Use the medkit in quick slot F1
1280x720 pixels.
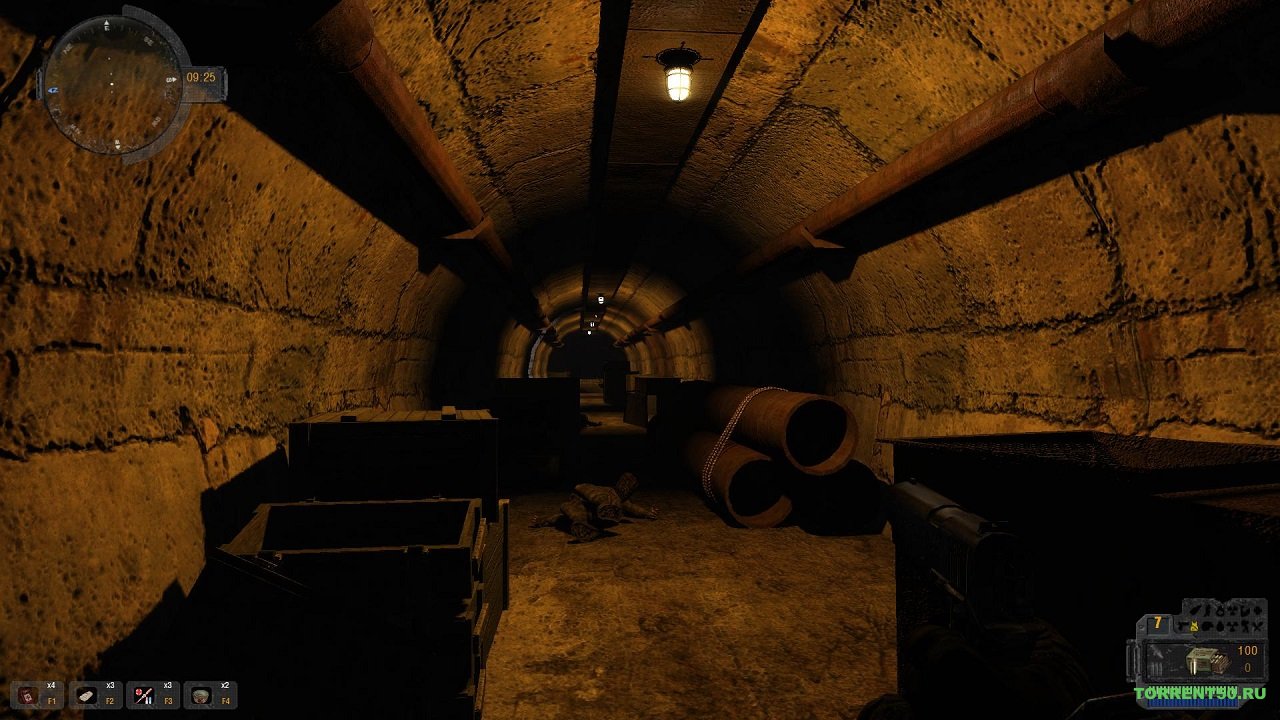click(27, 695)
